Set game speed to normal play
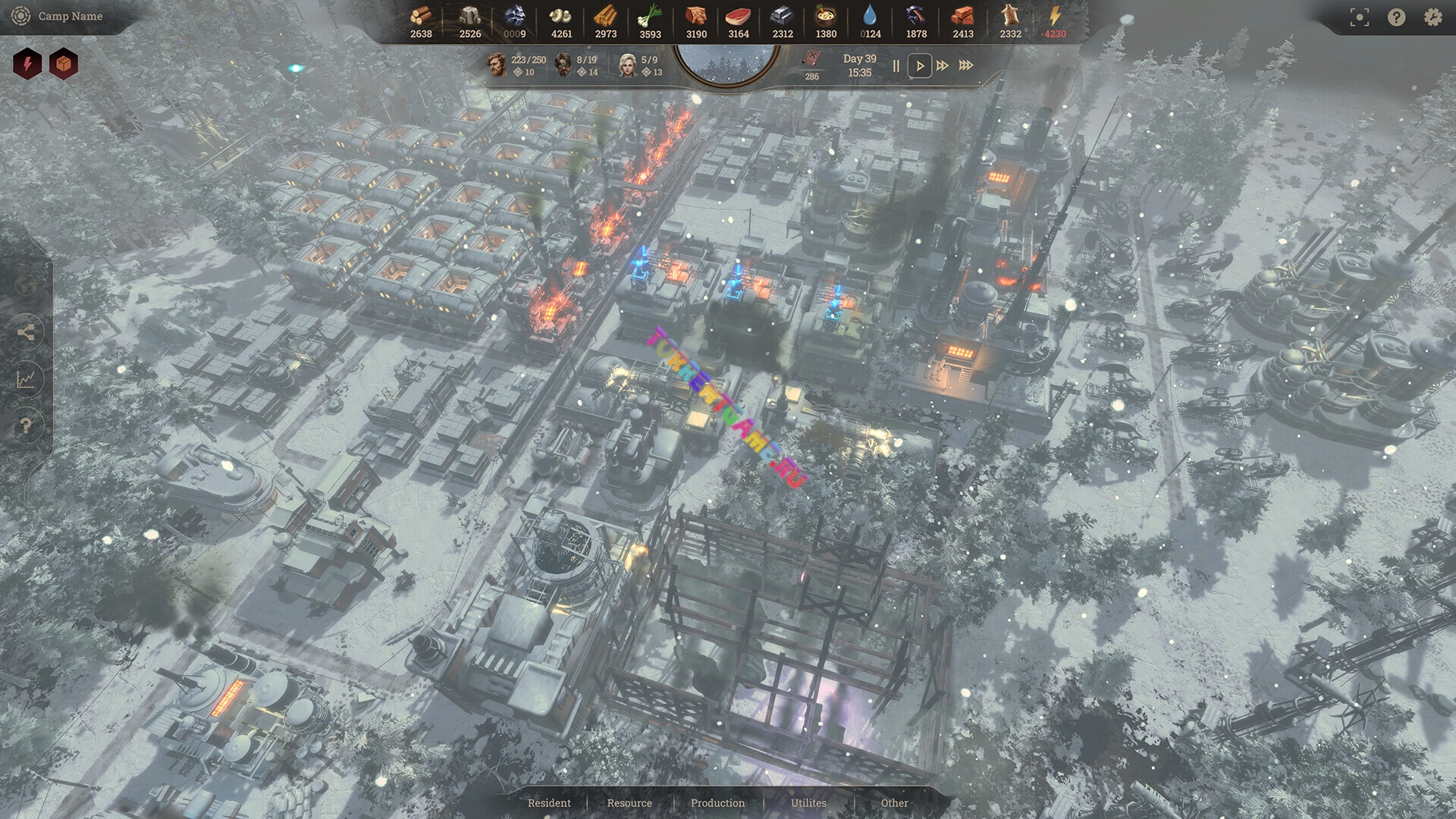The width and height of the screenshot is (1456, 819). tap(920, 66)
